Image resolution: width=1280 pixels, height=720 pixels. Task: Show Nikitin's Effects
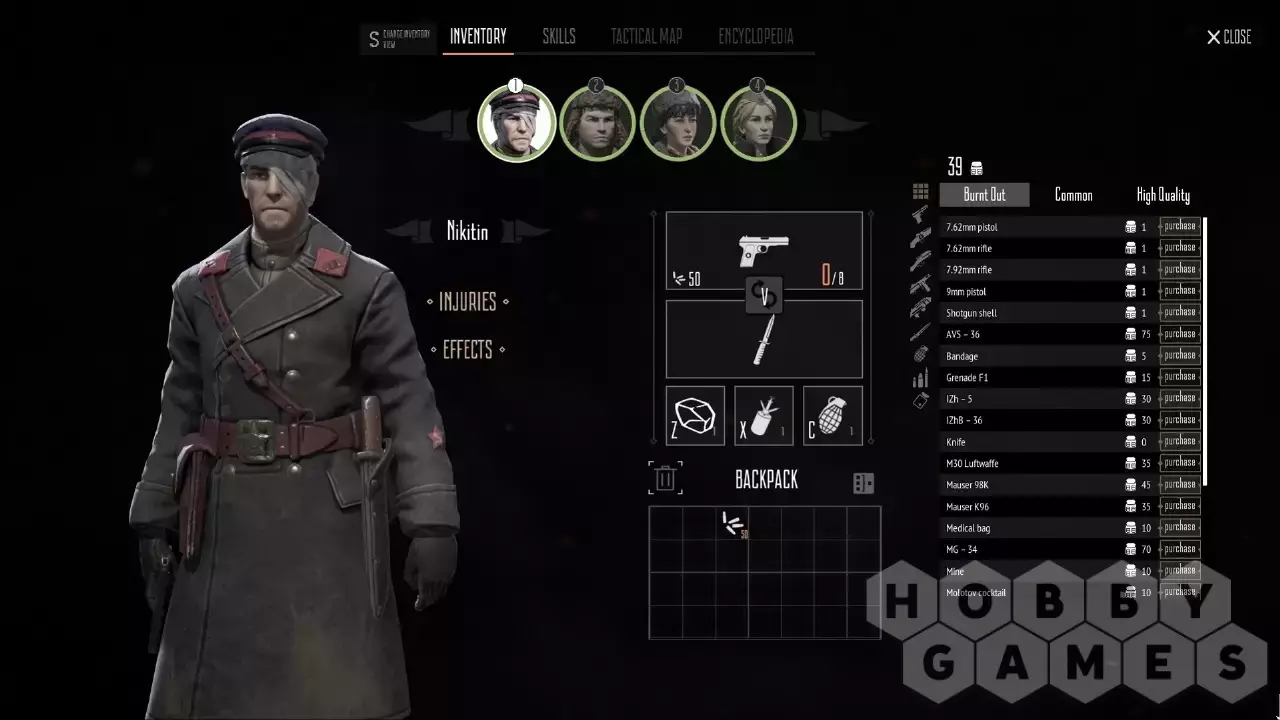click(x=467, y=349)
